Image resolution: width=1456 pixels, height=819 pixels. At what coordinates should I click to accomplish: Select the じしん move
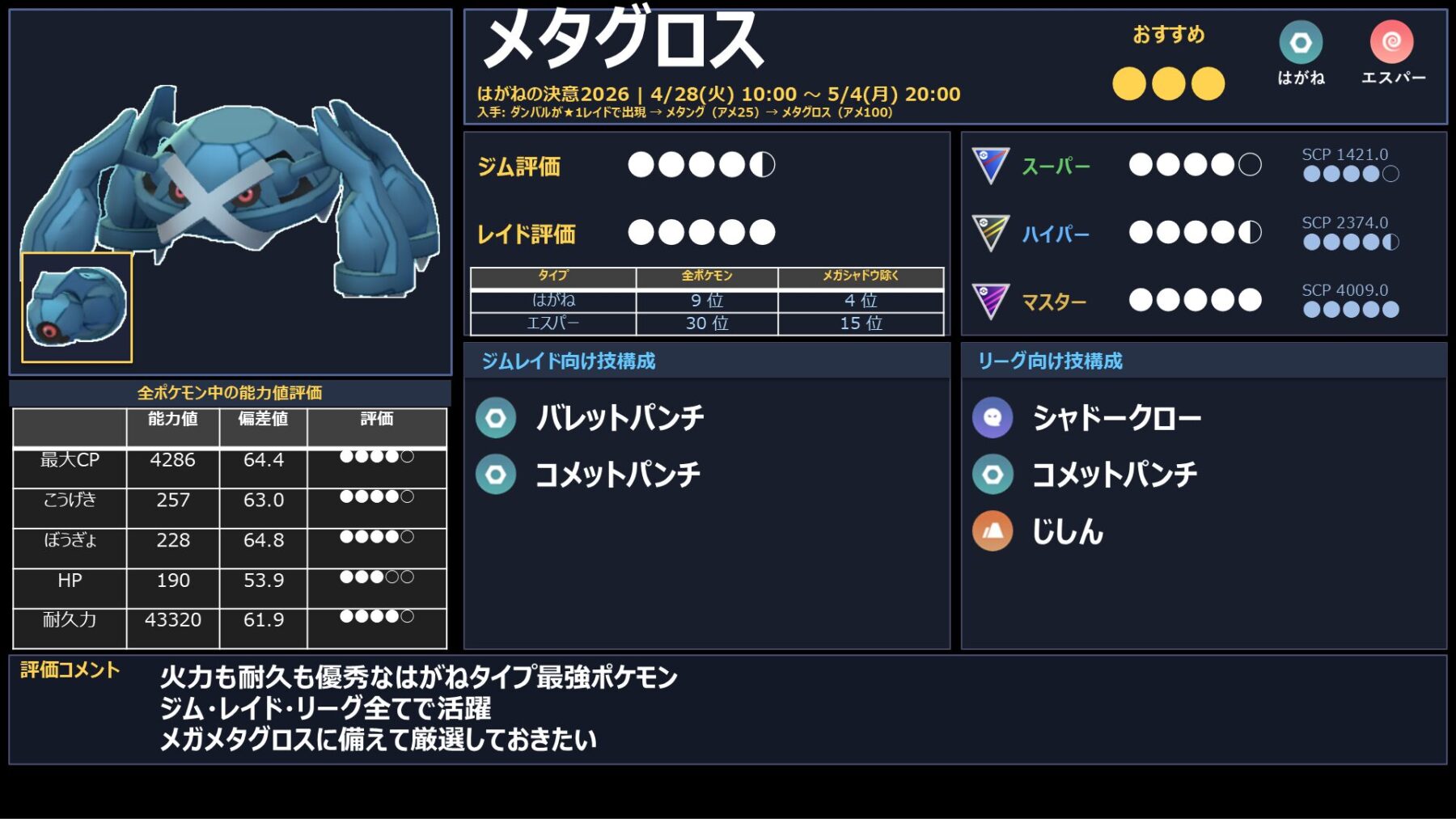click(x=1067, y=532)
